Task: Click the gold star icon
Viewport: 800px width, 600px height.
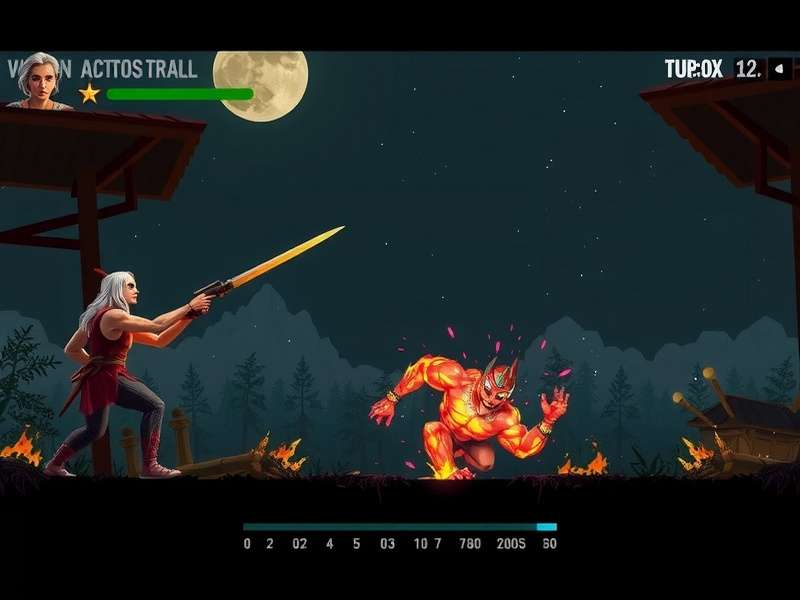Action: click(89, 93)
